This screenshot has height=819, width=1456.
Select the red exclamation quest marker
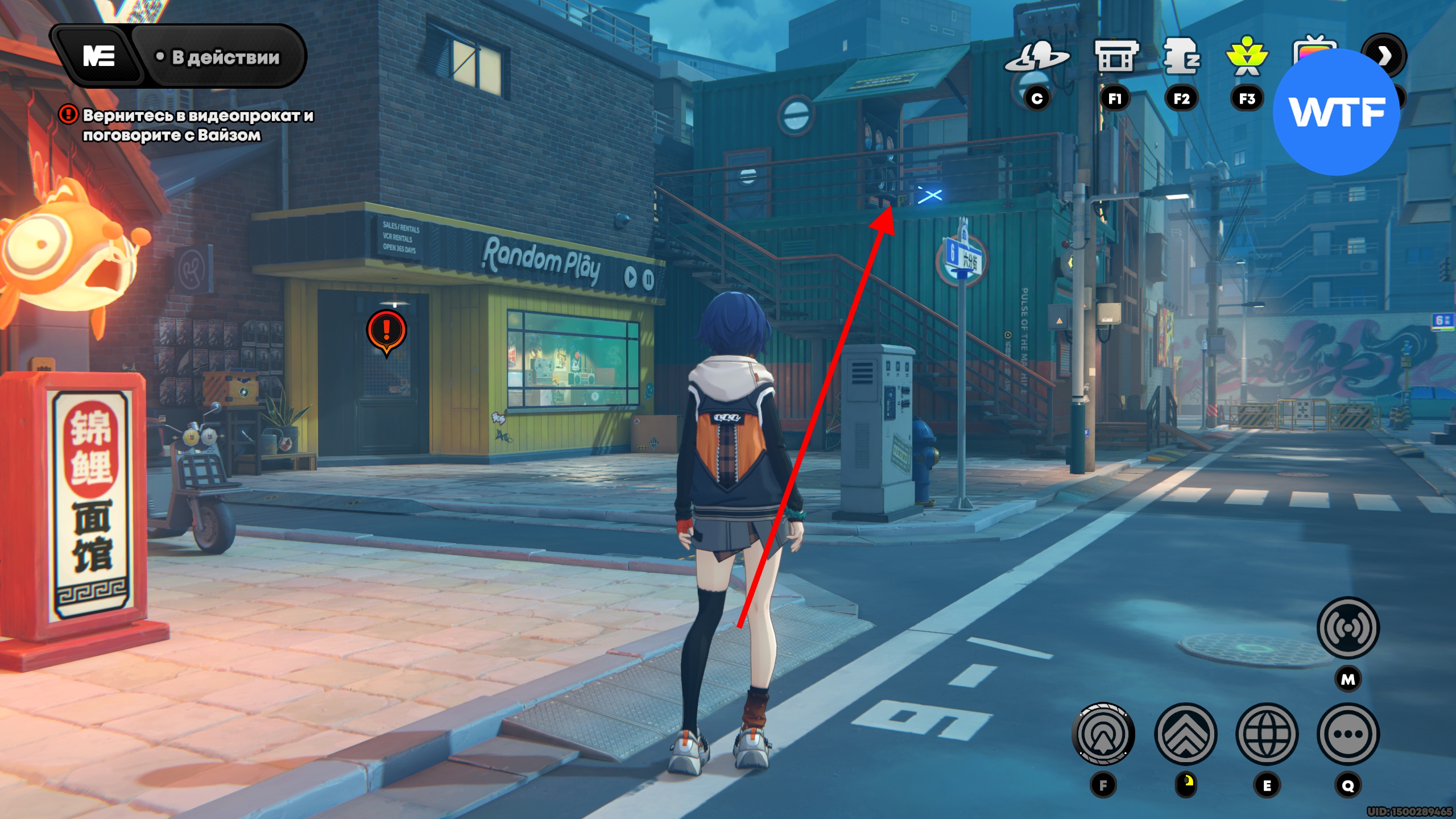click(x=387, y=330)
